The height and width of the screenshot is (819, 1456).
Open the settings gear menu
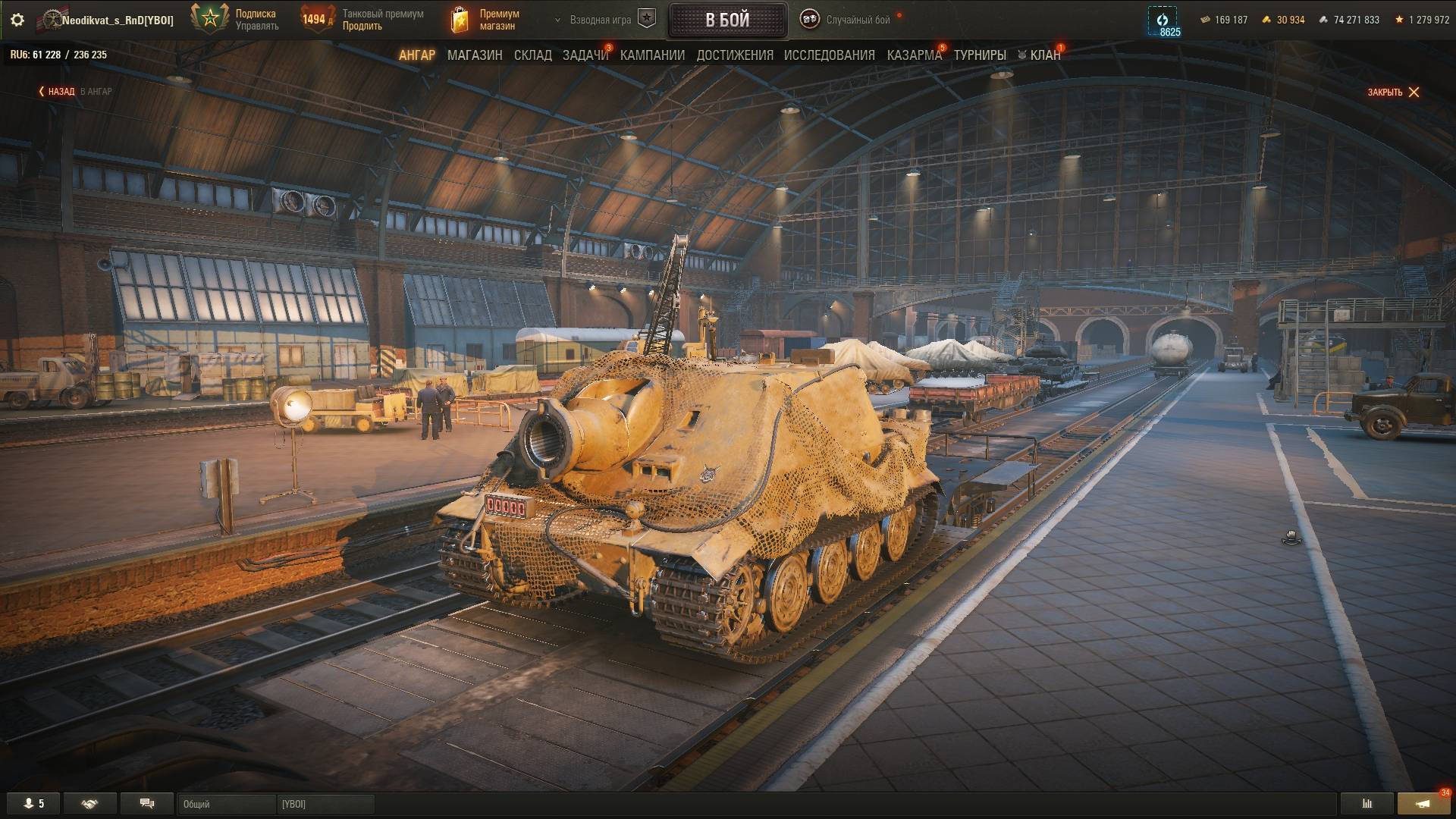(x=17, y=20)
